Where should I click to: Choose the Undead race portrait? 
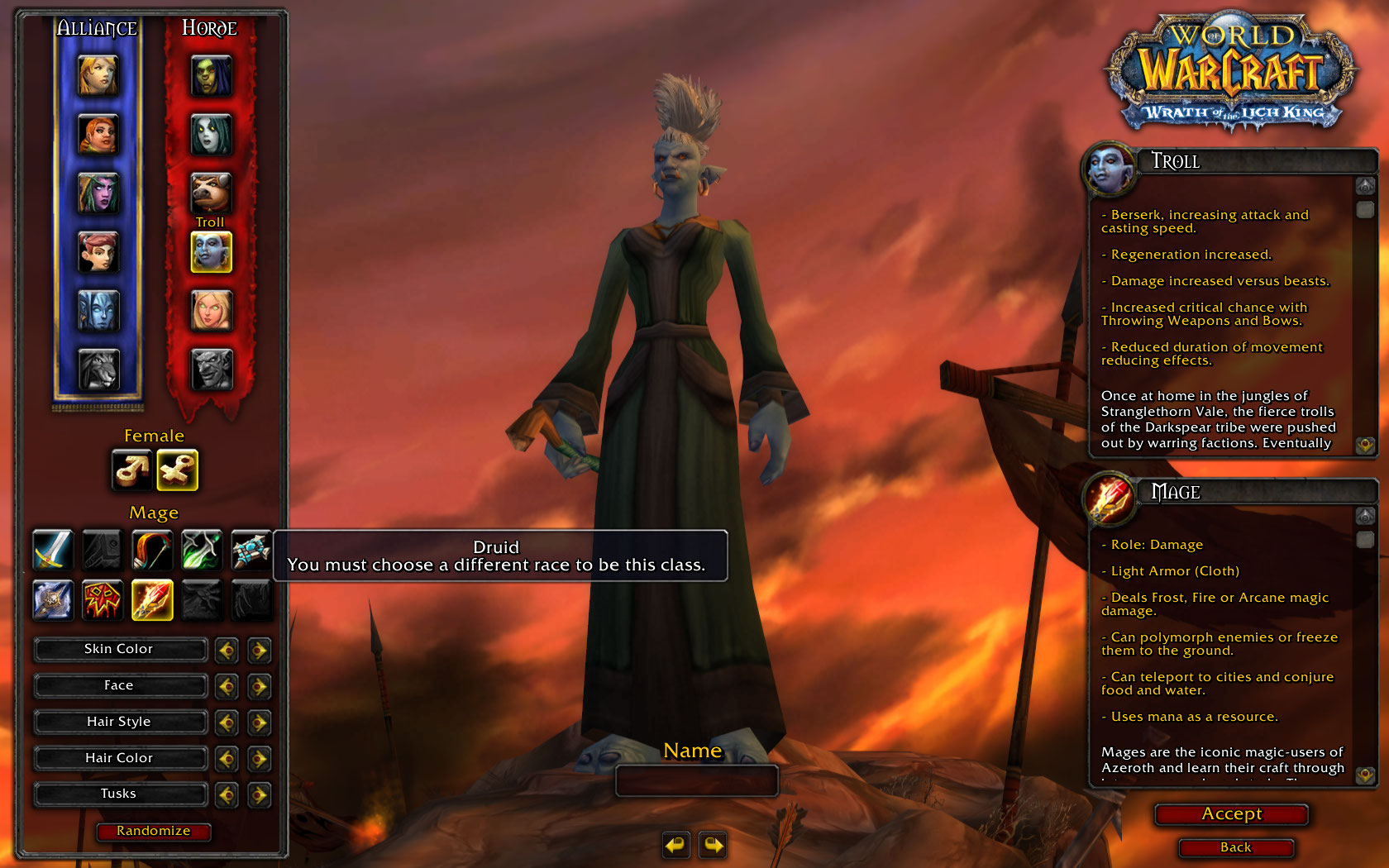211,134
